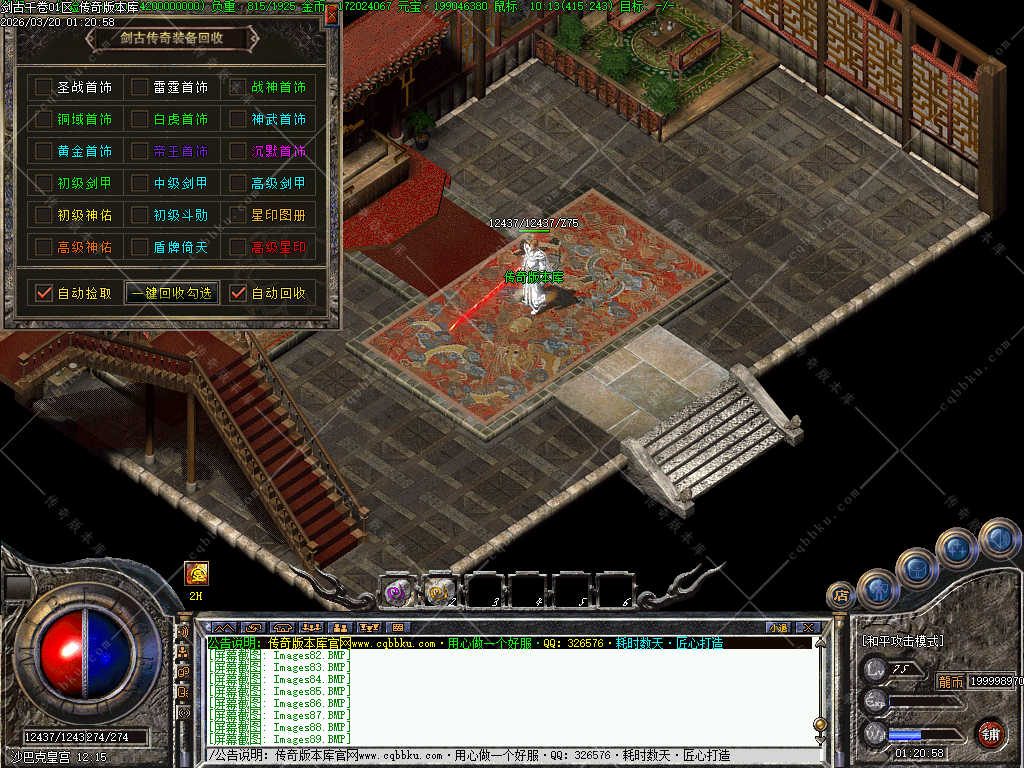1024x768 pixels.
Task: Use the purple swirl item in hotbar
Action: [x=398, y=591]
